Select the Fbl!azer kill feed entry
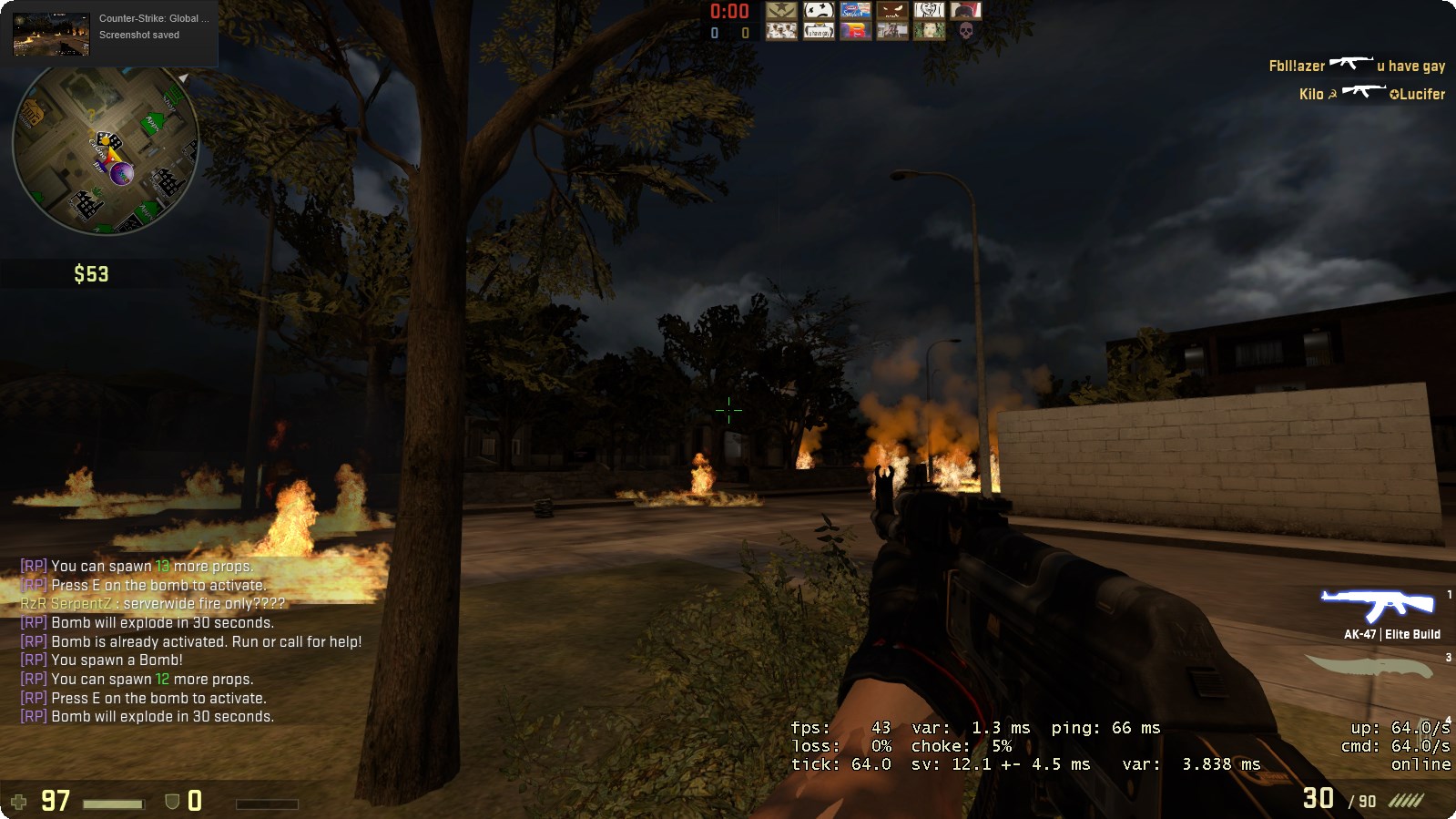 pos(1356,66)
